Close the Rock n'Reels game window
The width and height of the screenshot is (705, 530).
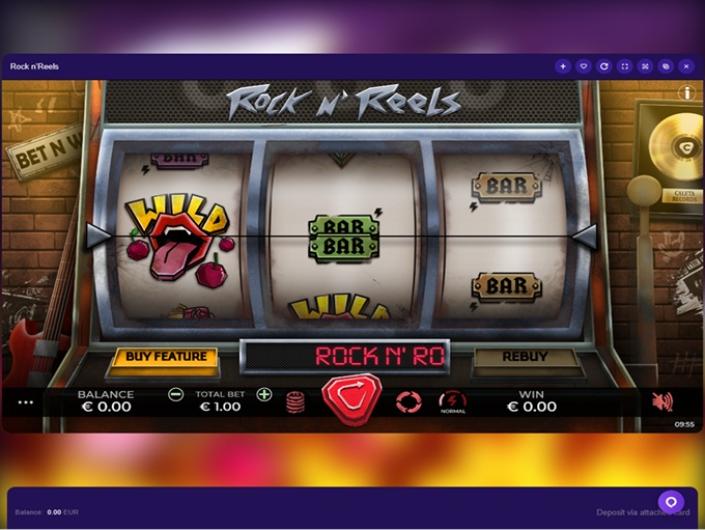(686, 67)
